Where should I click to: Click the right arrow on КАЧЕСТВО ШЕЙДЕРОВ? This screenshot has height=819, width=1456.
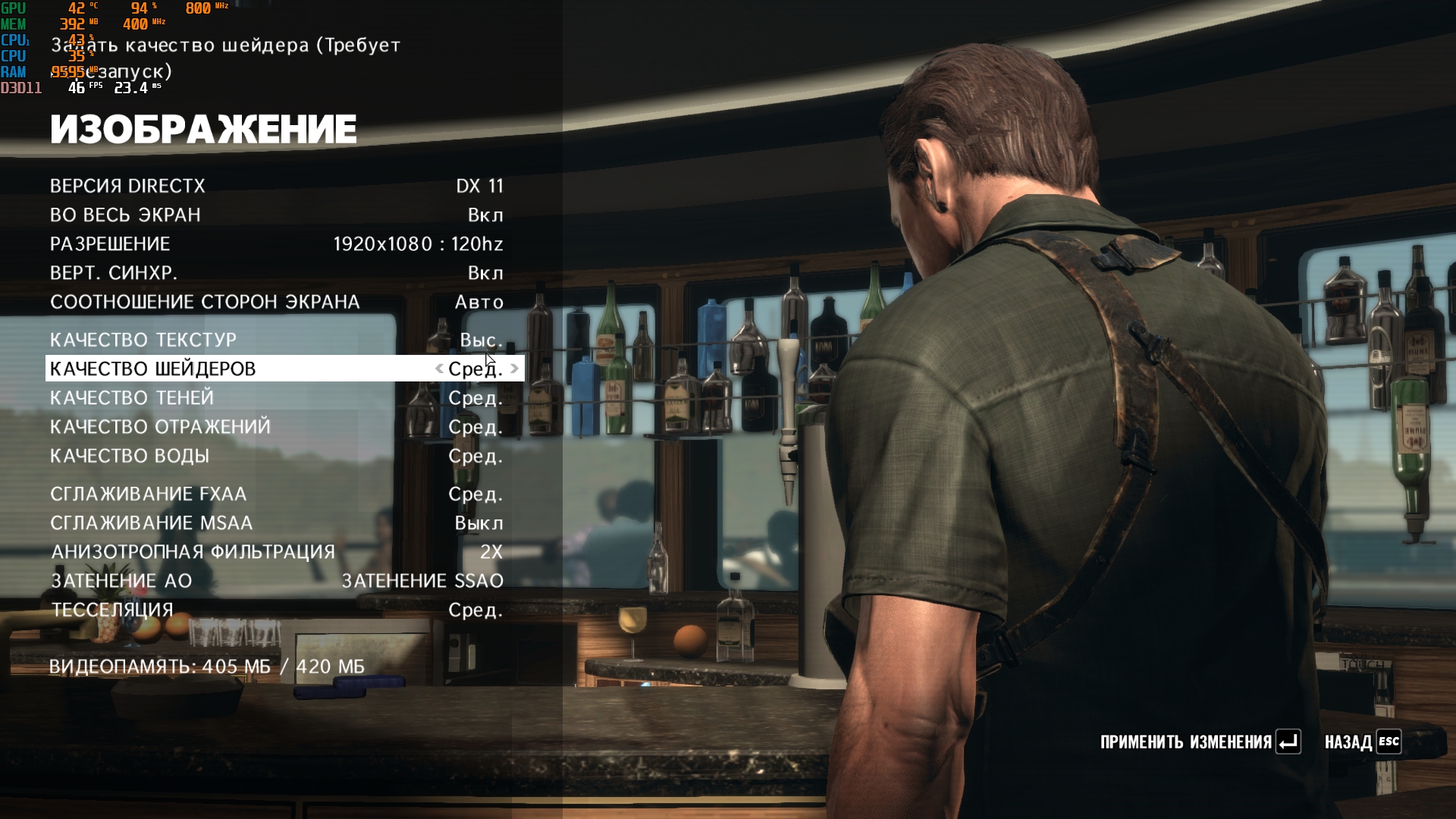click(x=515, y=369)
